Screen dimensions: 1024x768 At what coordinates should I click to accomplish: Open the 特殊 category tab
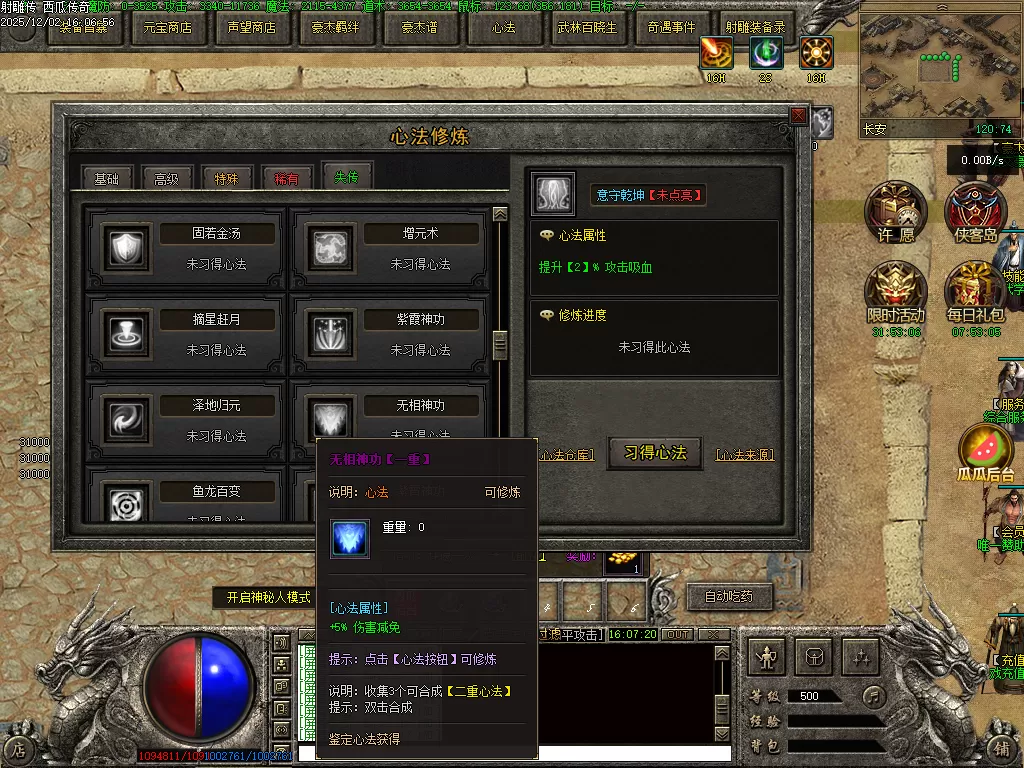click(x=226, y=179)
